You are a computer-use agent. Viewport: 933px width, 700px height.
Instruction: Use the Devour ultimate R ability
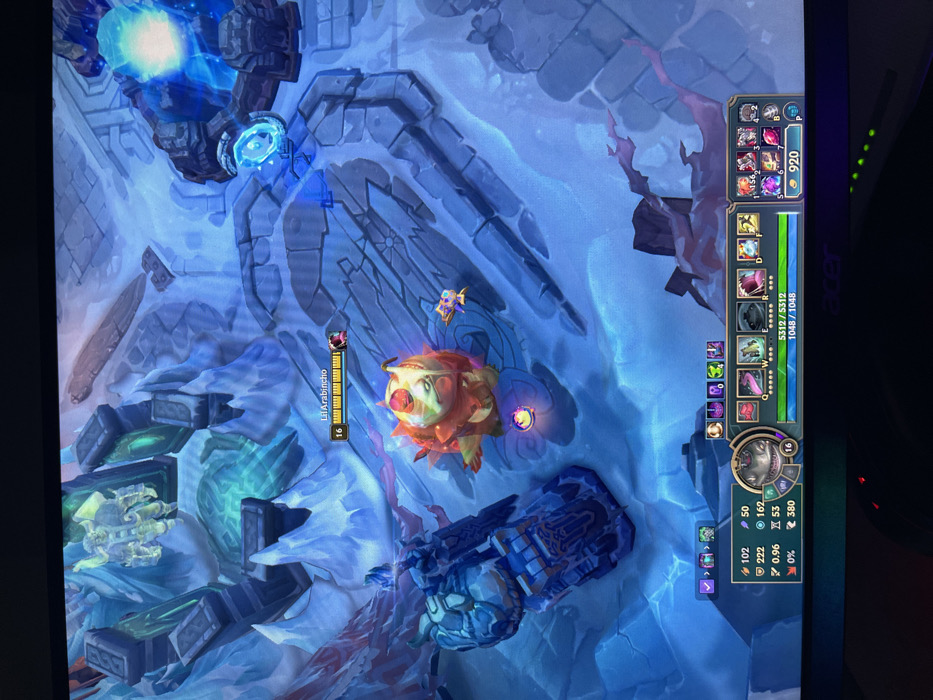pyautogui.click(x=750, y=283)
